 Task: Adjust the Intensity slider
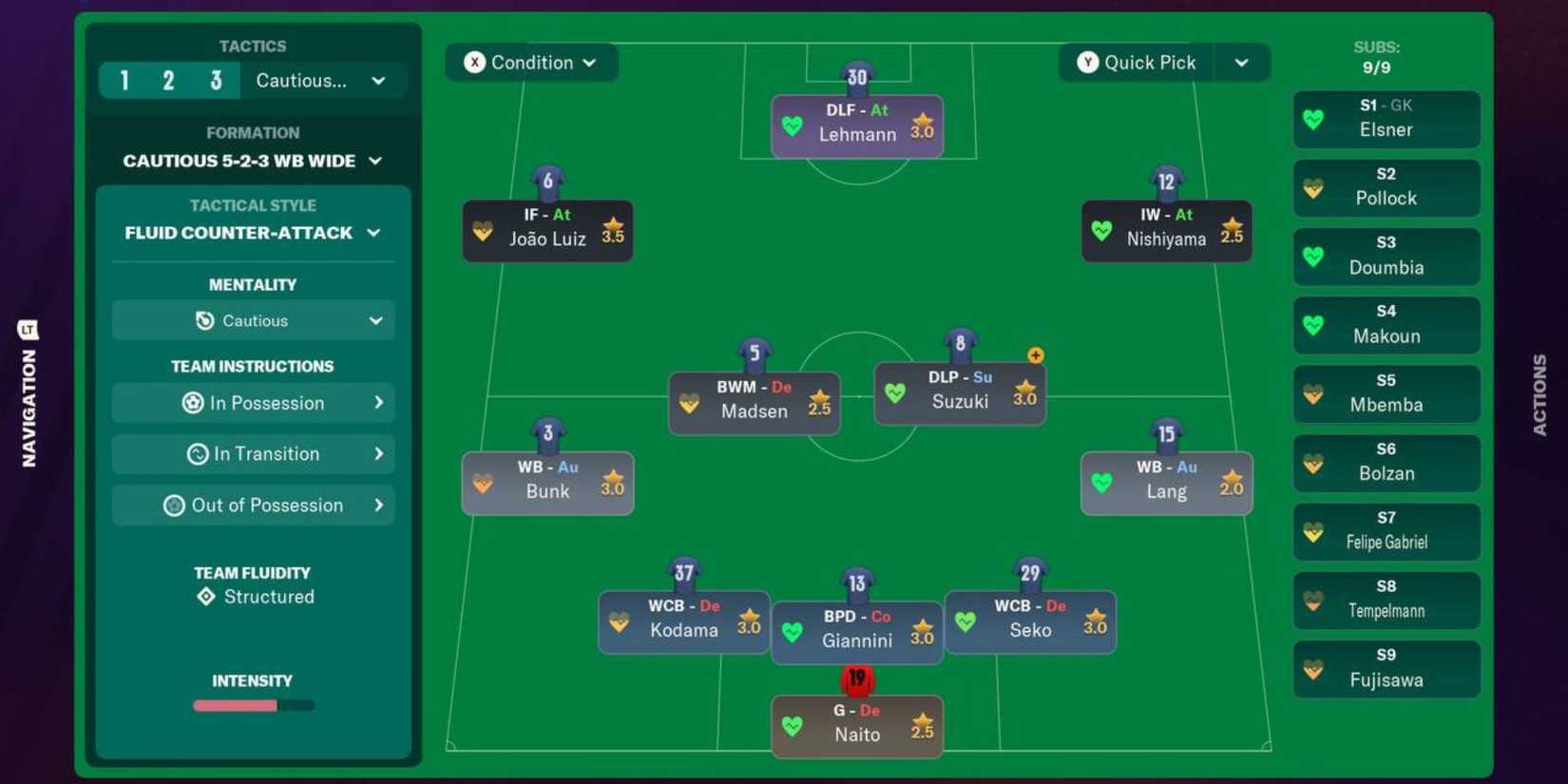[x=252, y=704]
